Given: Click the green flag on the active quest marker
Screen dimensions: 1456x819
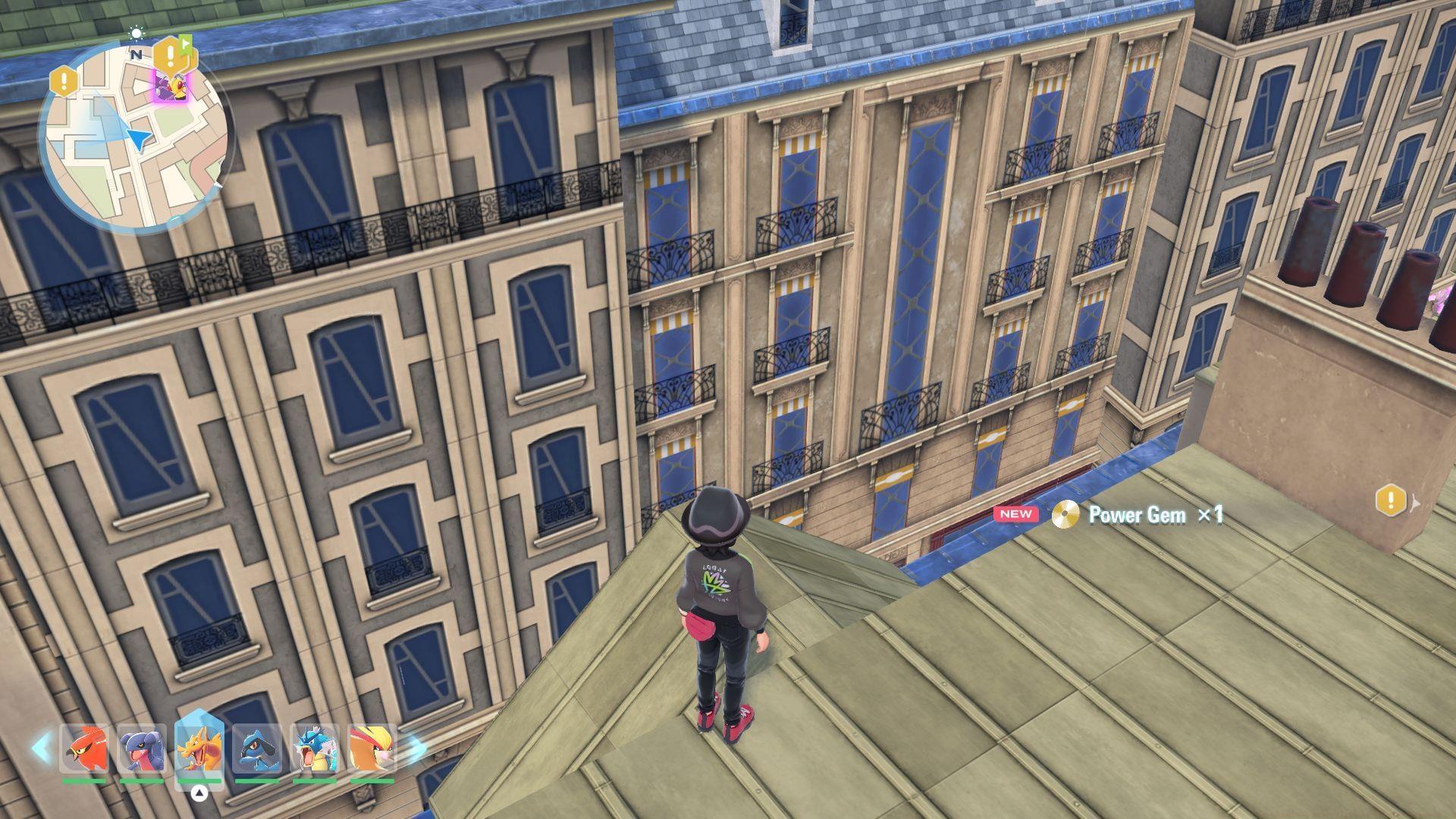Looking at the screenshot, I should (x=185, y=42).
